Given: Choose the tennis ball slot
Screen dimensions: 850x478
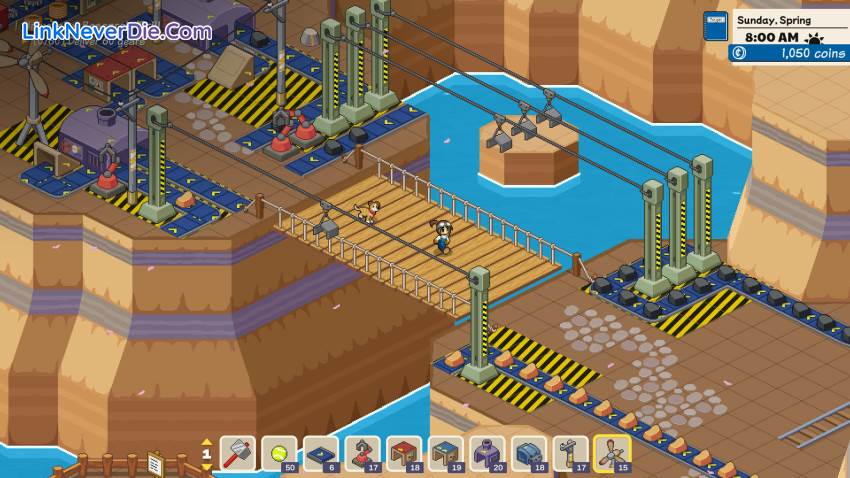Looking at the screenshot, I should coord(279,454).
